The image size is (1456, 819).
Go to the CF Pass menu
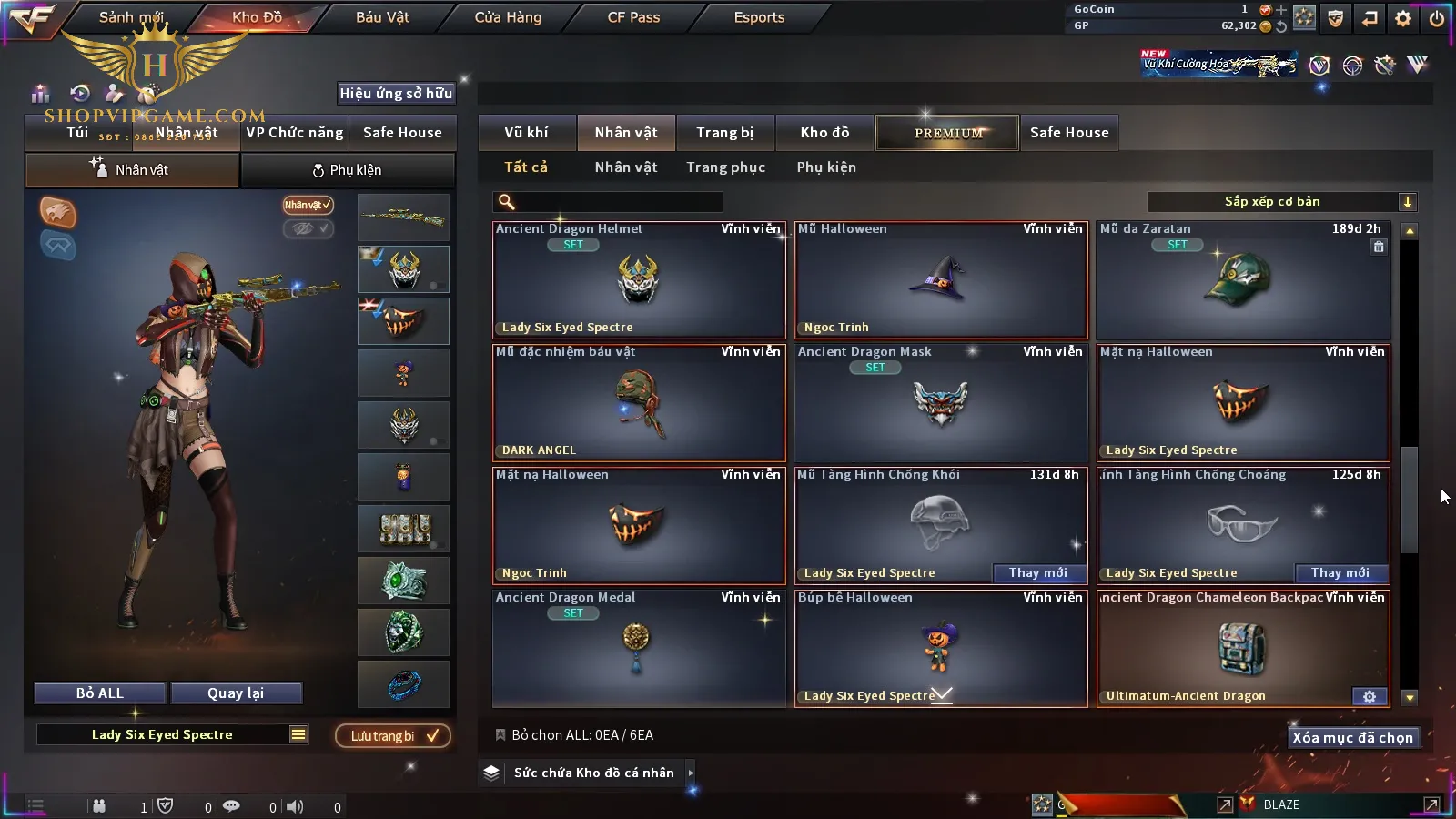tap(633, 17)
